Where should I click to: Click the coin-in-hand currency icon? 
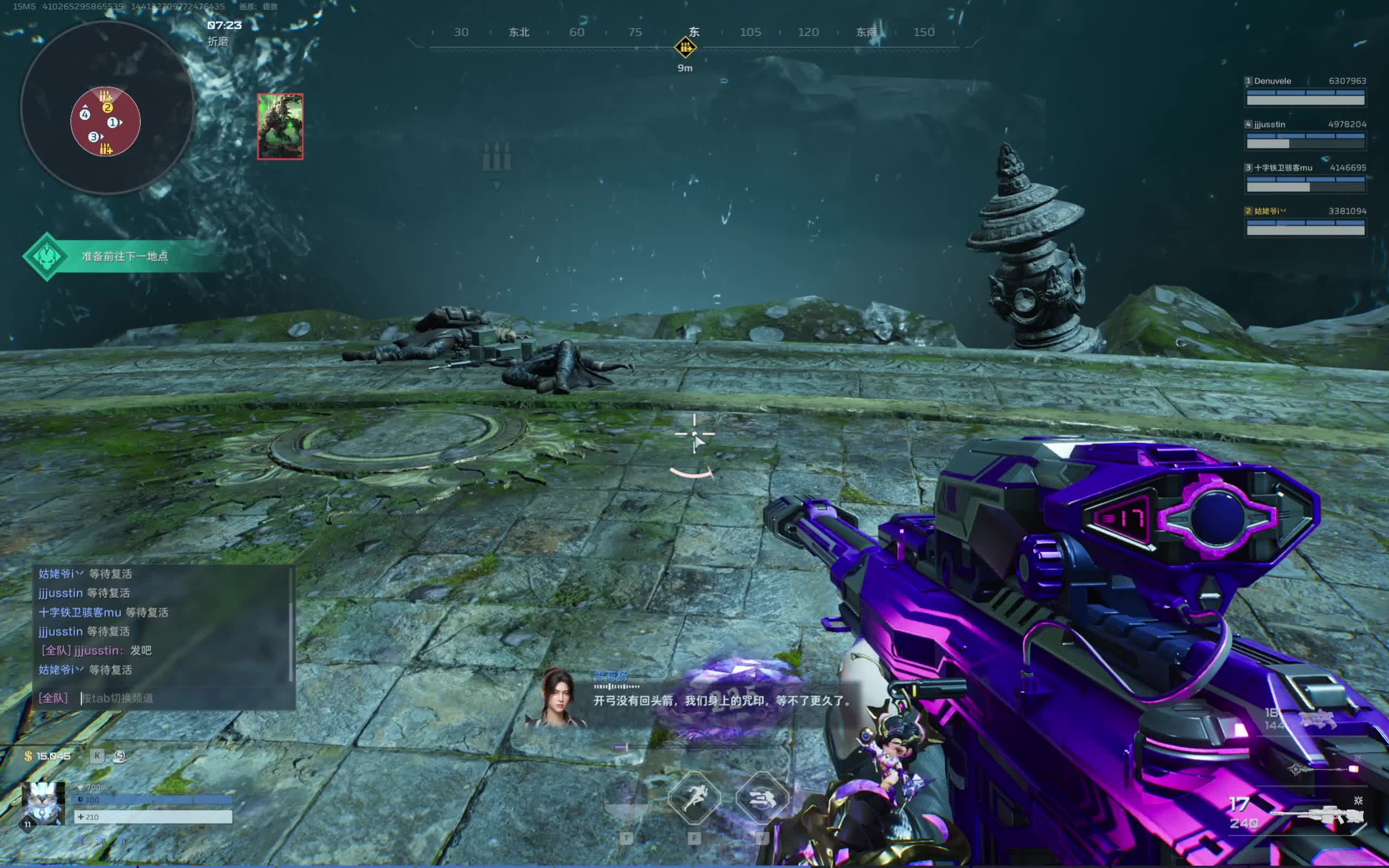coord(120,756)
